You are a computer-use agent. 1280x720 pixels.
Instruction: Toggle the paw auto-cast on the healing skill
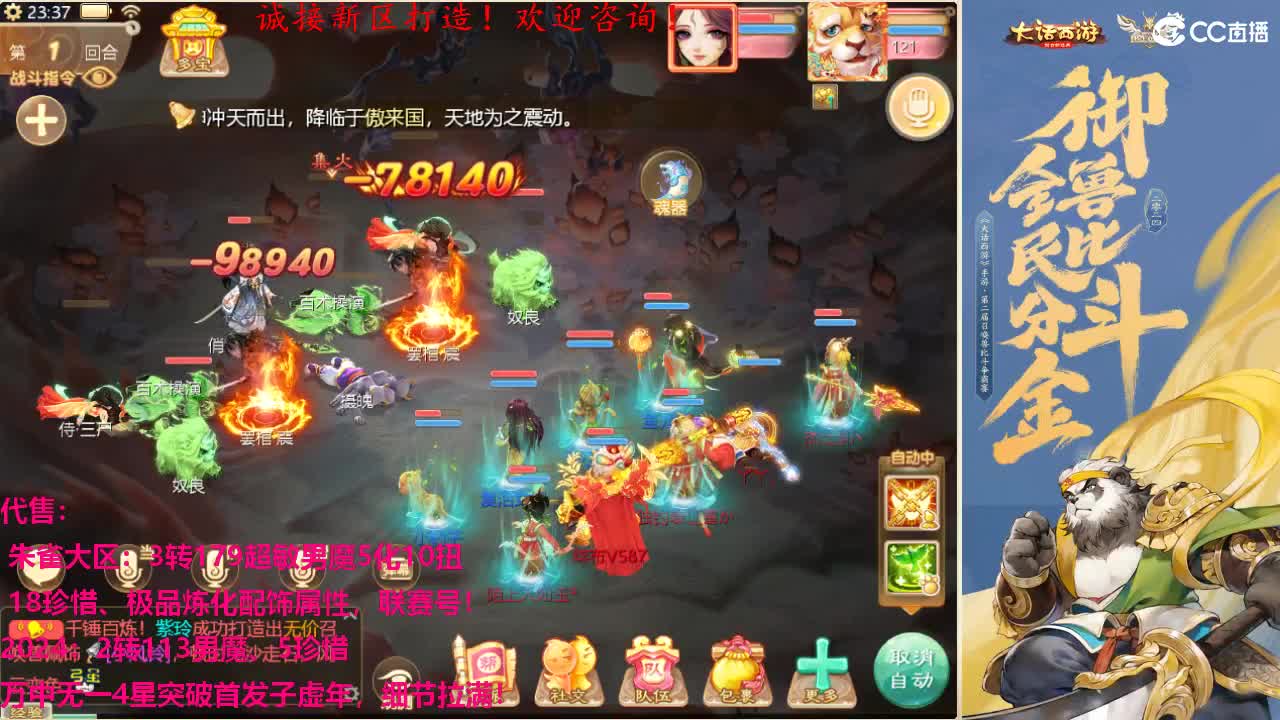tap(930, 583)
